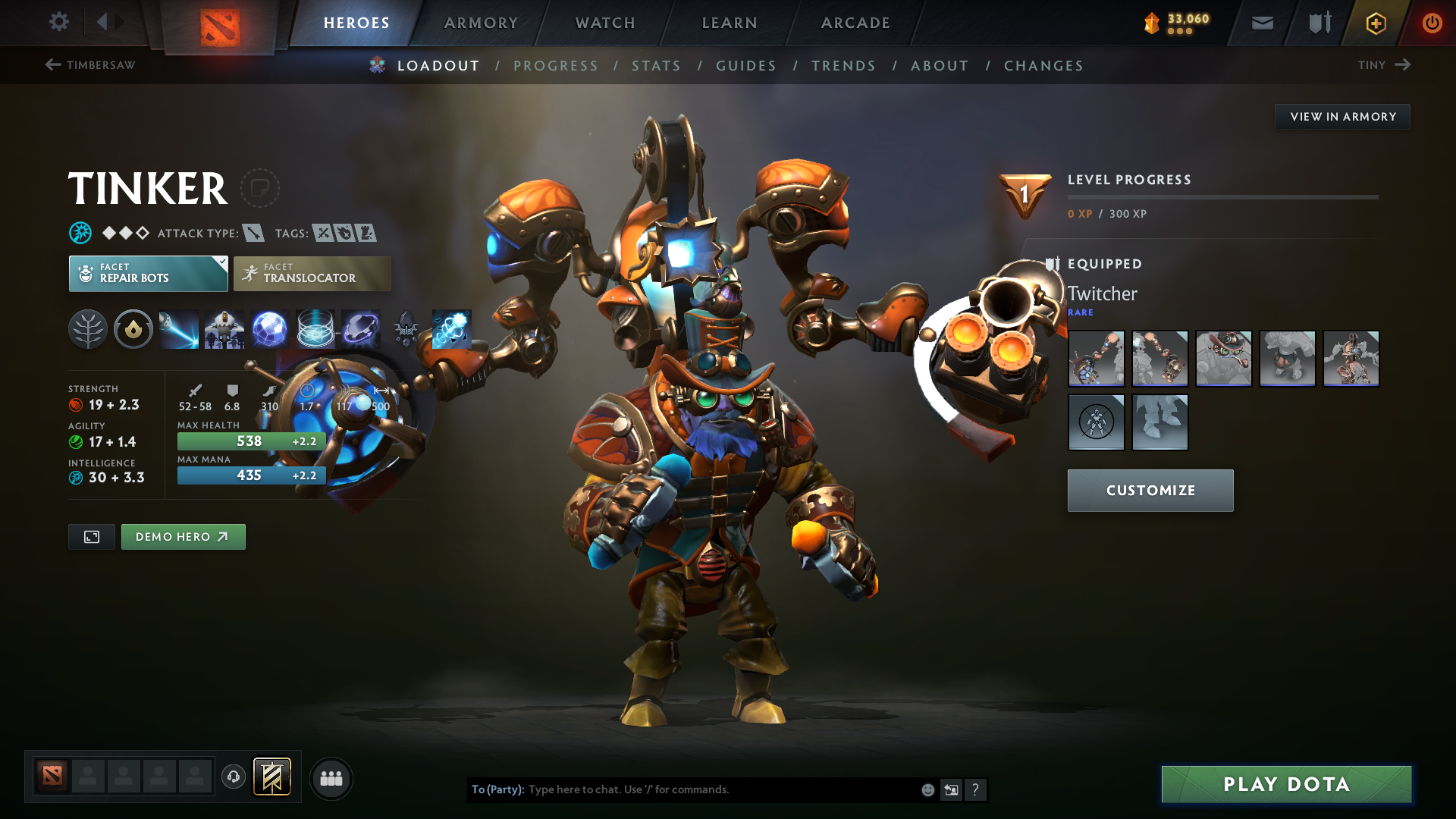Open the Rearm ultimate ability icon
Screen dimensions: 1456x819
click(452, 329)
